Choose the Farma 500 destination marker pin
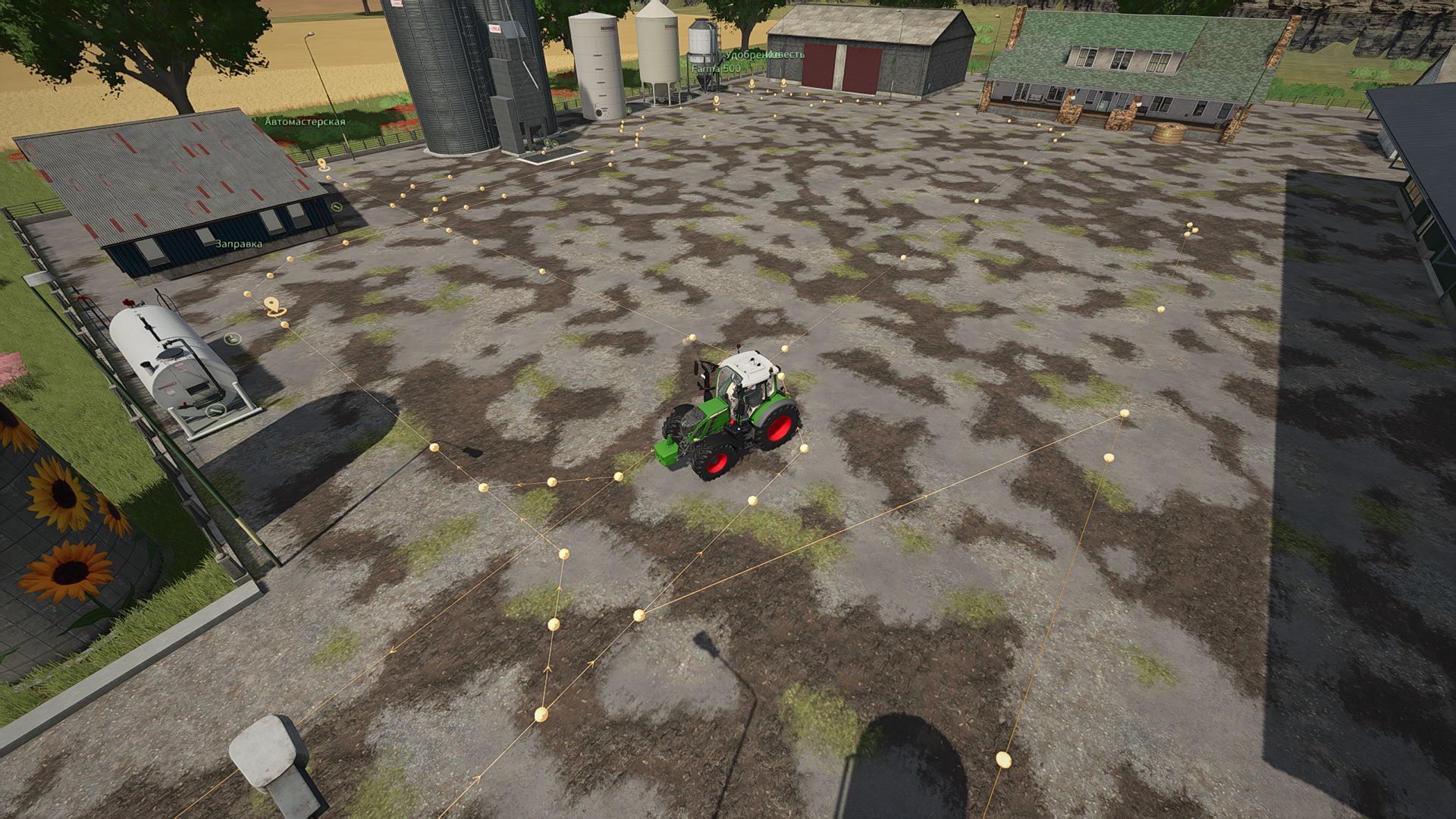This screenshot has height=819, width=1456. 716,99
